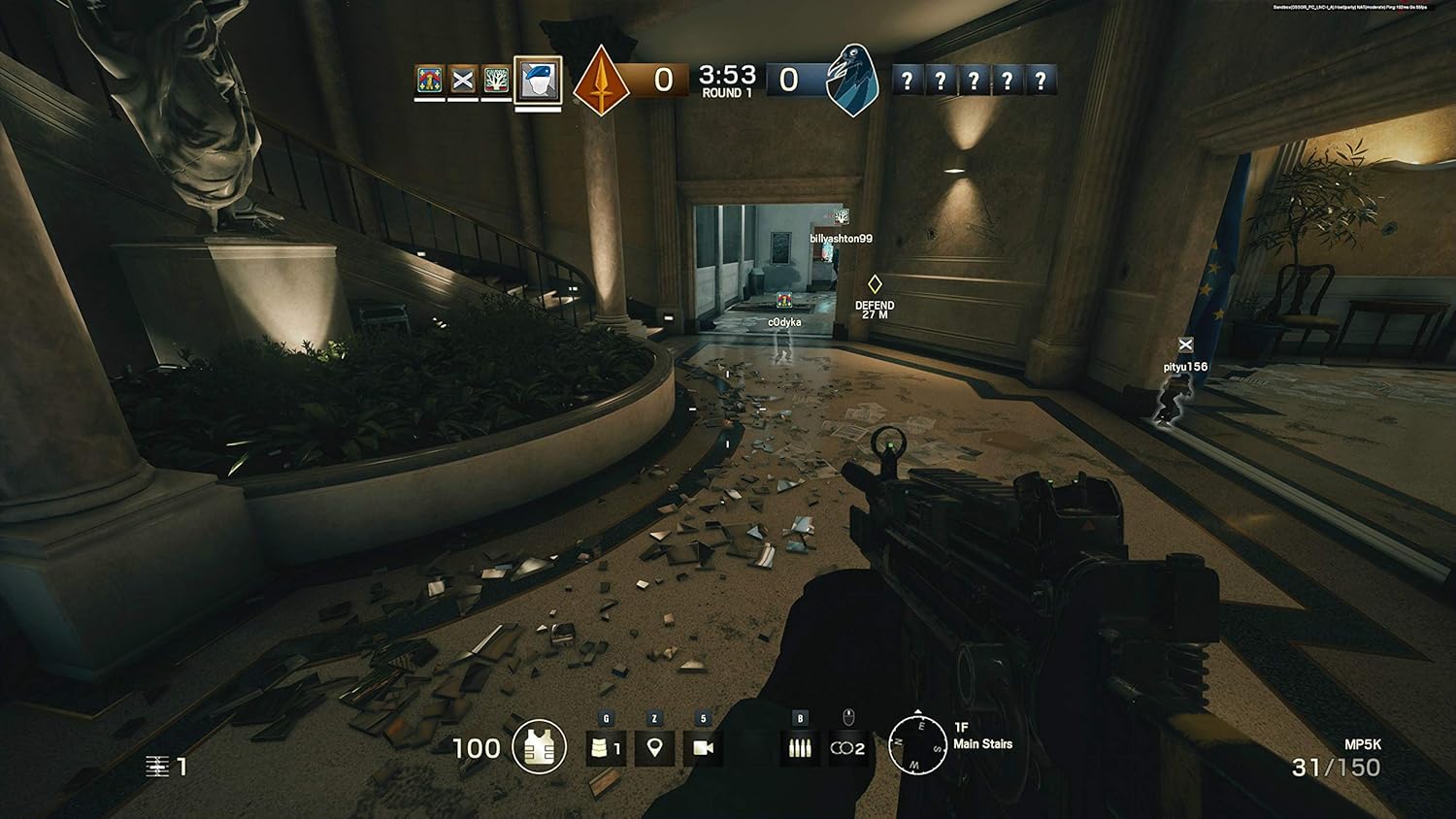Click the ping location marker icon bound to Z
This screenshot has width=1456, height=819.
coord(656,748)
